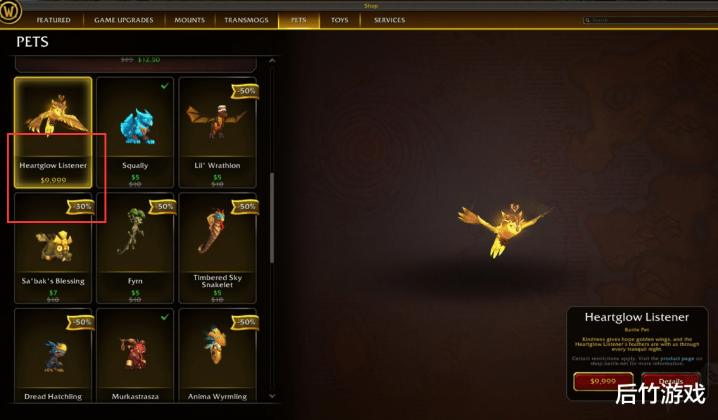Go to the Transmogs tab
Viewport: 718px width, 420px height.
point(246,20)
